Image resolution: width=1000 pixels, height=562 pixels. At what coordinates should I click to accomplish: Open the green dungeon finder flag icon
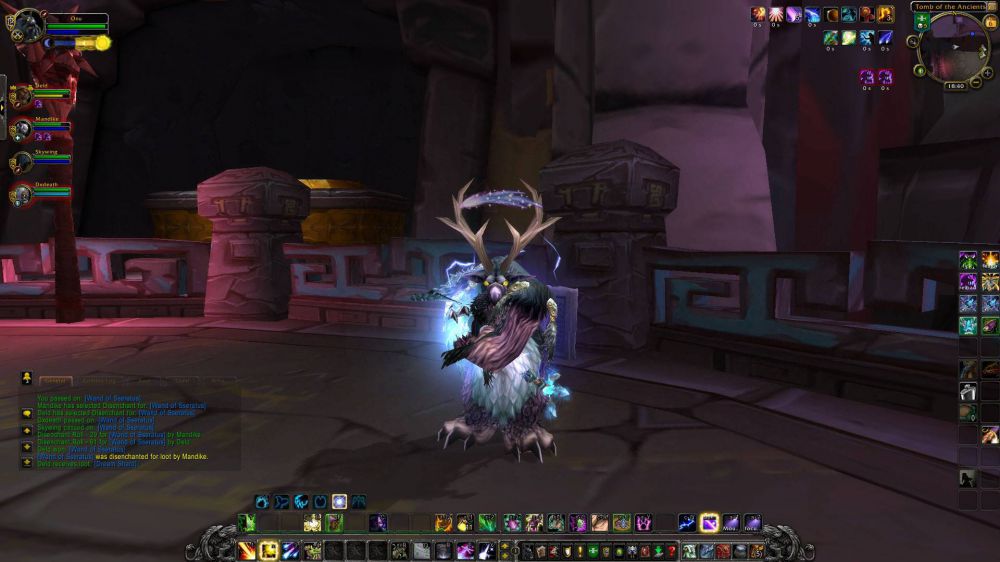(x=921, y=20)
